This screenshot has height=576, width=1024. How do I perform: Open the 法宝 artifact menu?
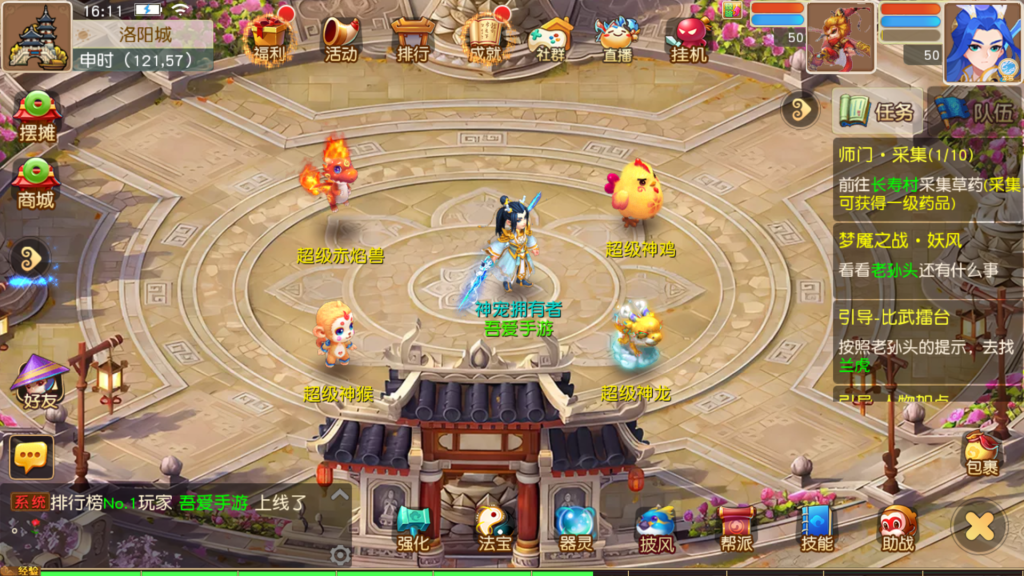pyautogui.click(x=494, y=528)
